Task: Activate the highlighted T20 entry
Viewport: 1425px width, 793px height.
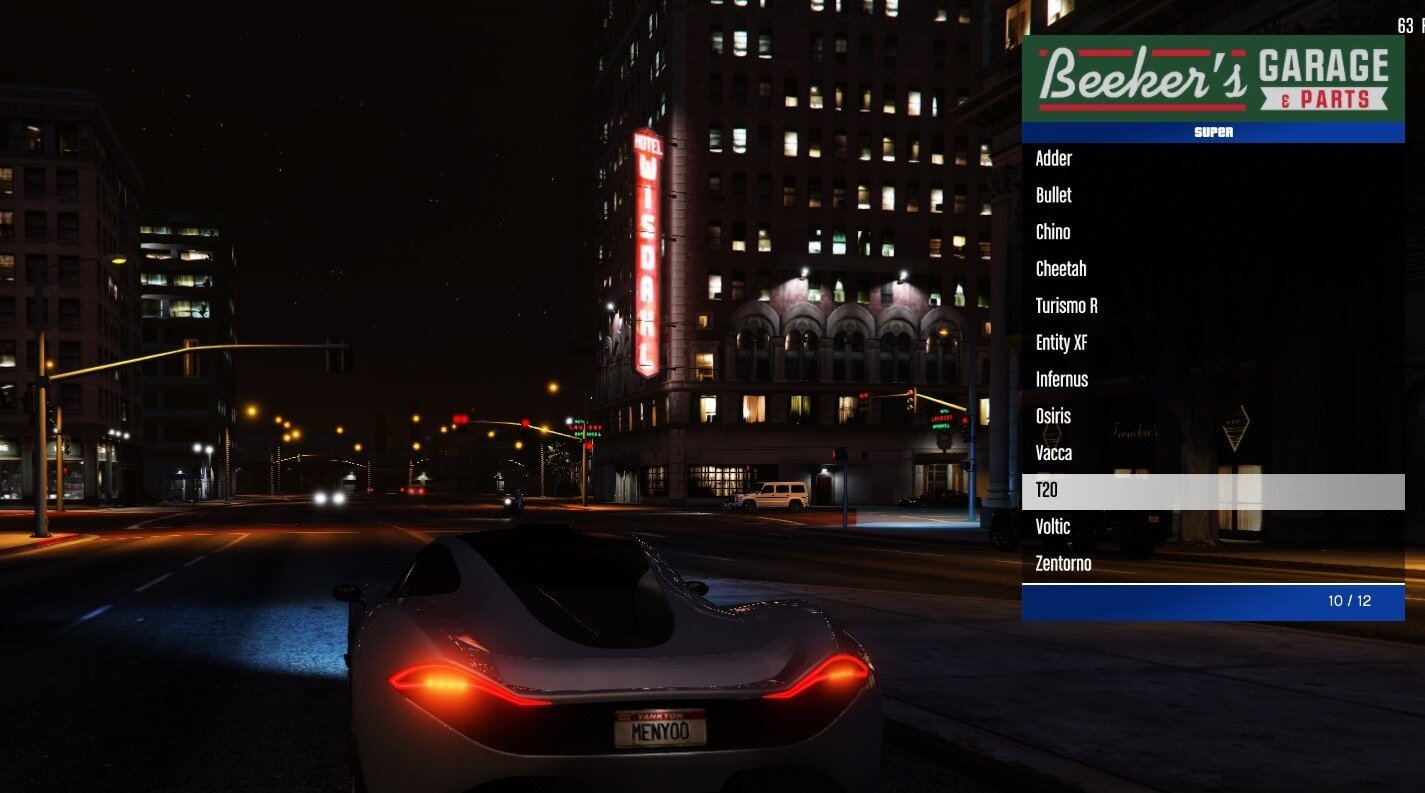Action: [x=1213, y=491]
